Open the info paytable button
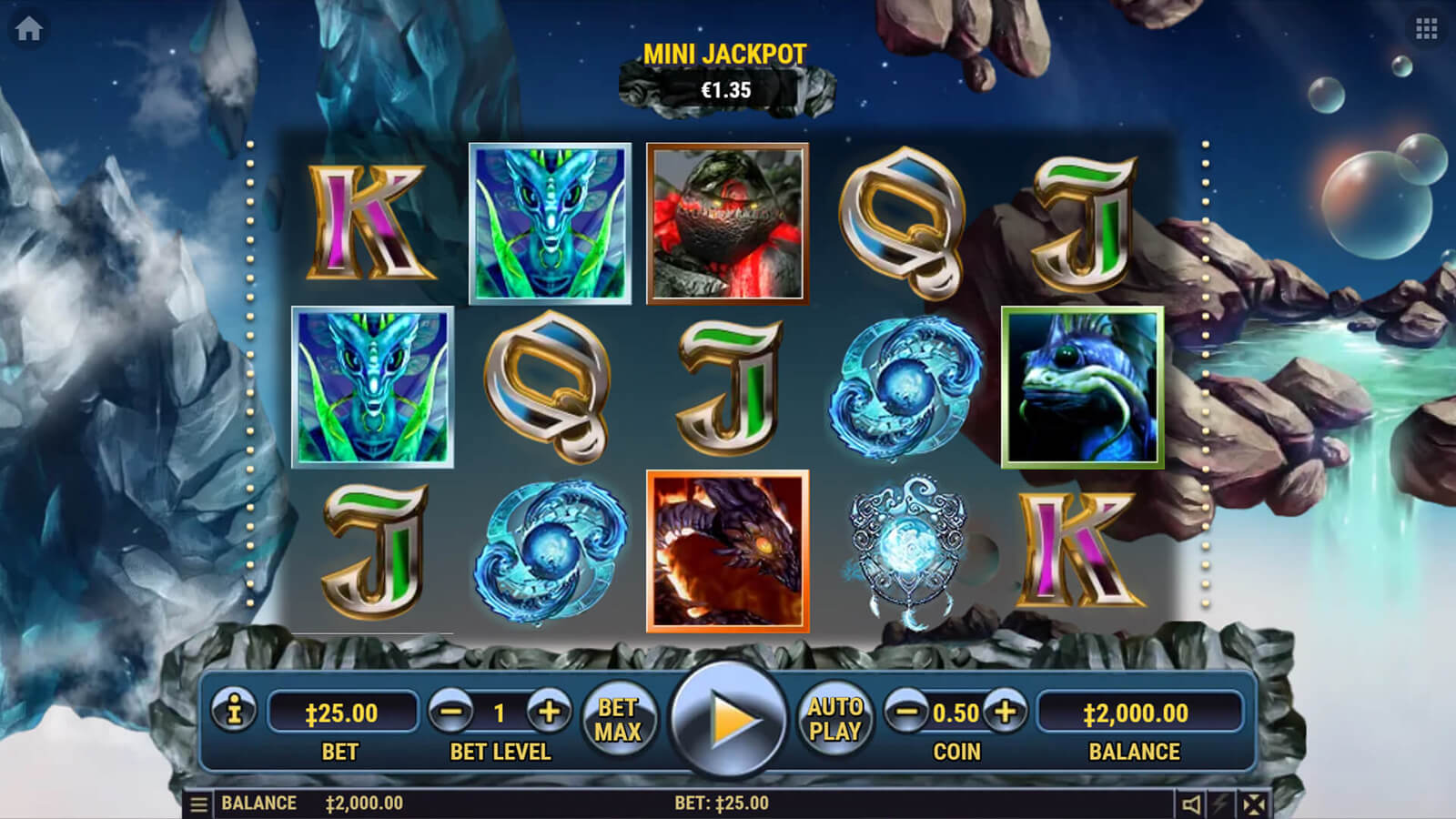Image resolution: width=1456 pixels, height=819 pixels. tap(234, 710)
